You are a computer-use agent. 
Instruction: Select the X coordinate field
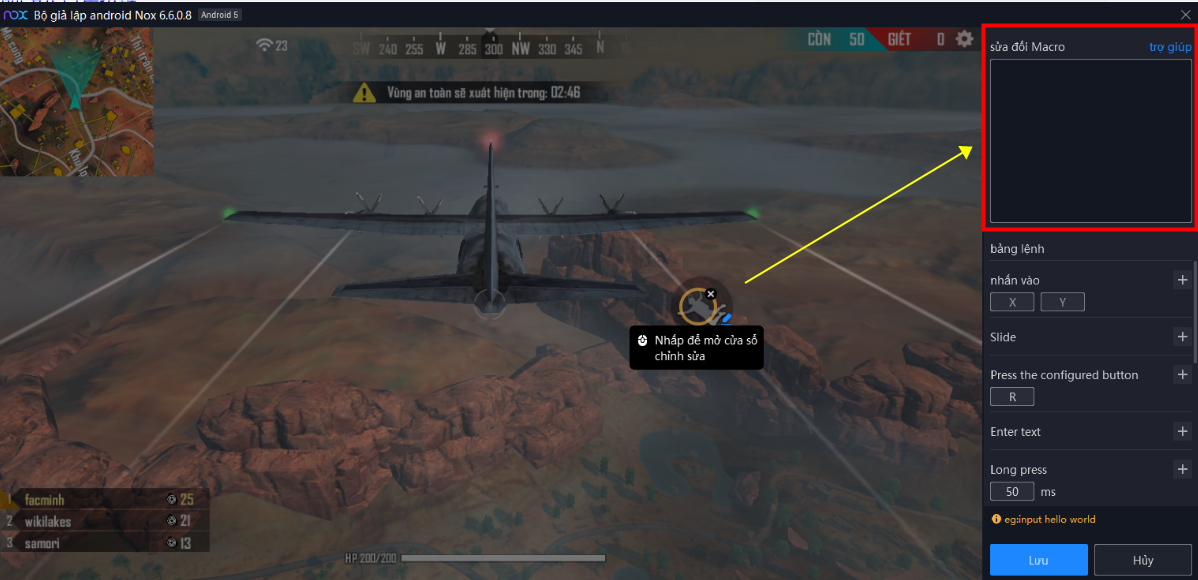pyautogui.click(x=1012, y=302)
